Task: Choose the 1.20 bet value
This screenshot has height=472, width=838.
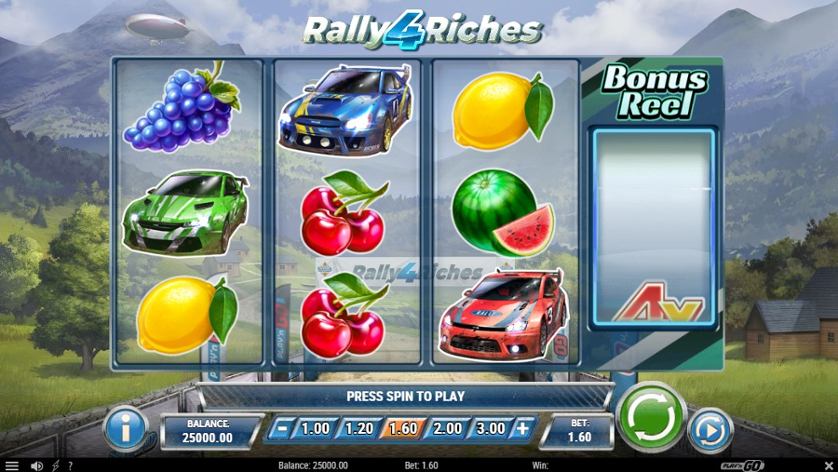Action: coord(357,429)
